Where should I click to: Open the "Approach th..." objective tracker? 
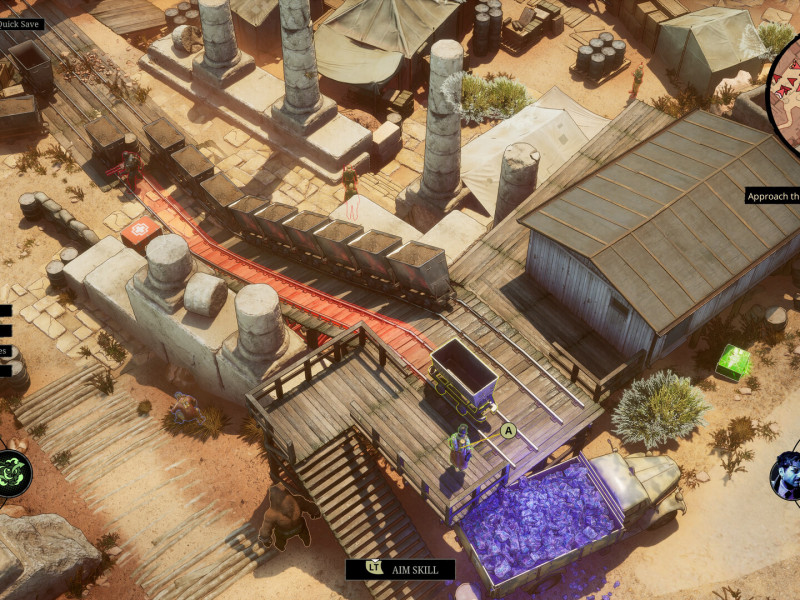pos(773,196)
